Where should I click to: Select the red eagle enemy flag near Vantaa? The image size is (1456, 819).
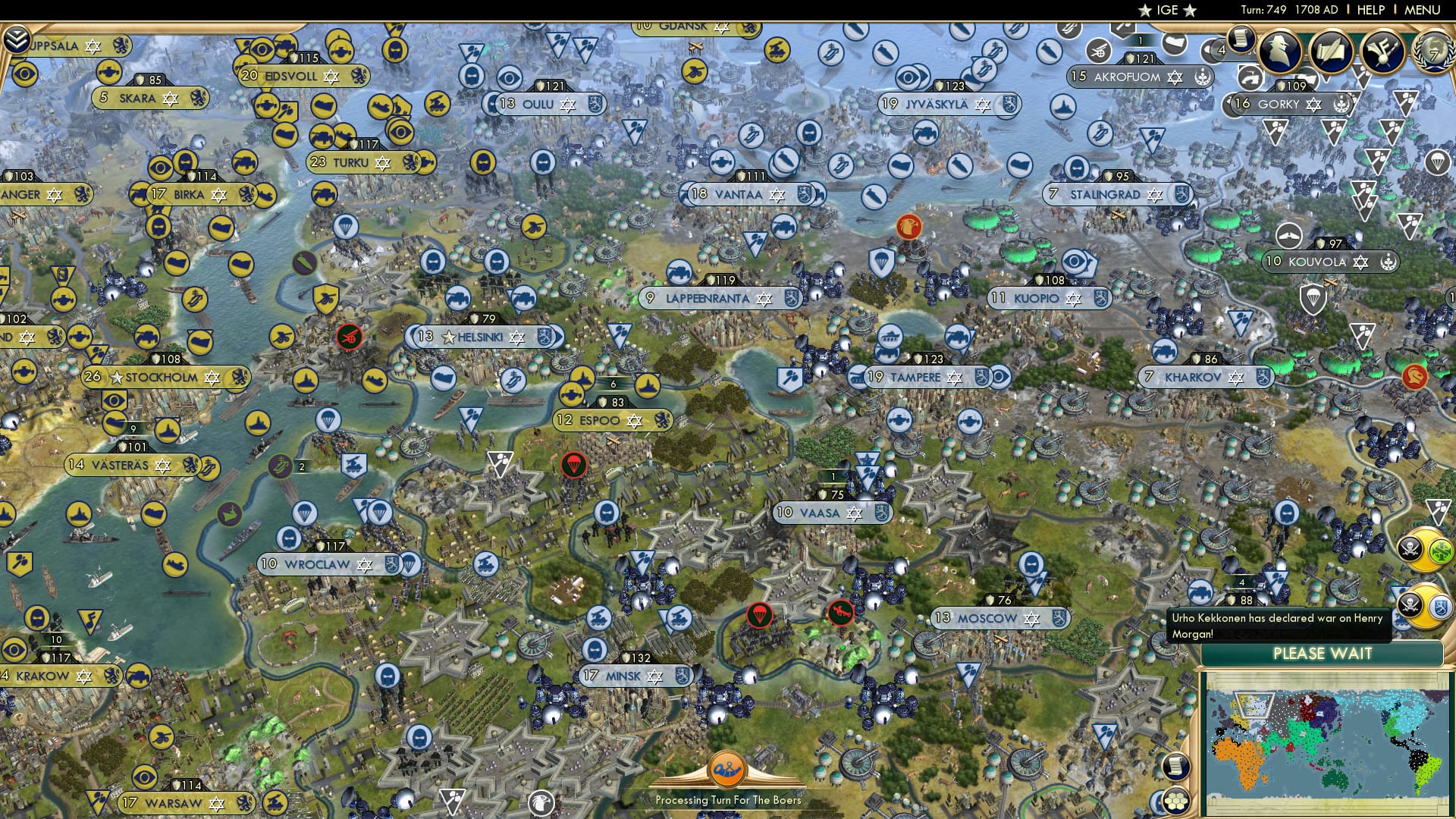[911, 227]
